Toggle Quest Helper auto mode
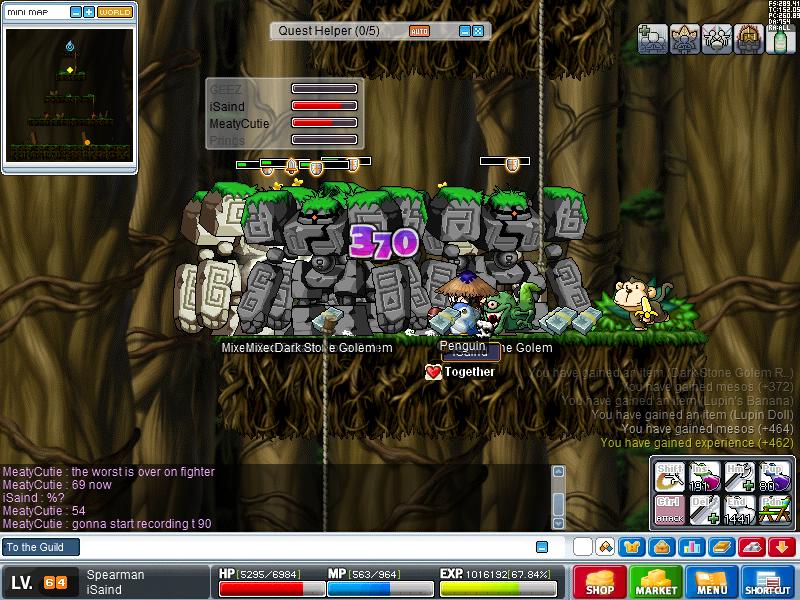The height and width of the screenshot is (600, 800). (x=419, y=31)
